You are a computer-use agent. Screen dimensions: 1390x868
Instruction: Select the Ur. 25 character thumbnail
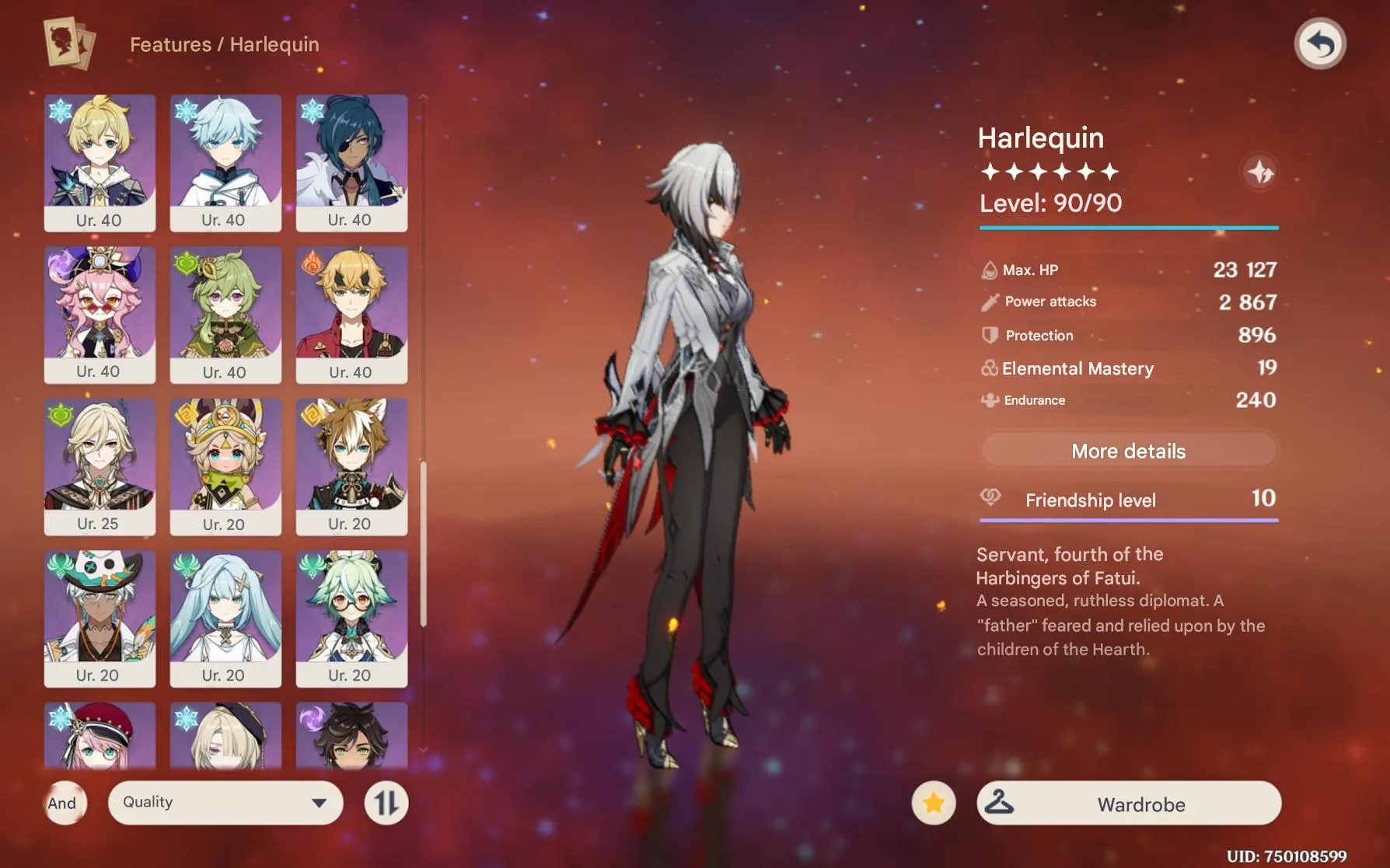pos(100,466)
